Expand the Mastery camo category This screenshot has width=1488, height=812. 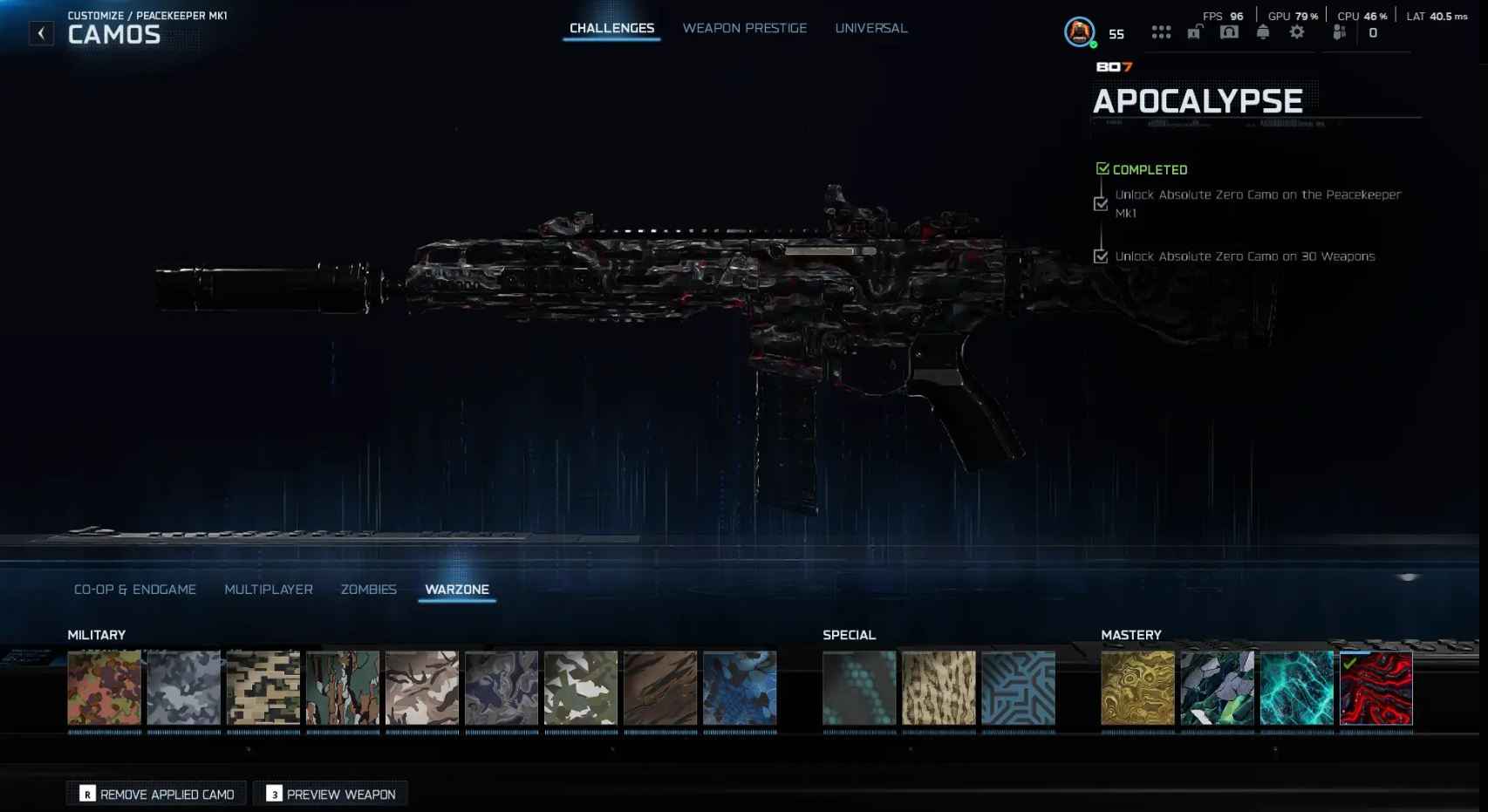1131,635
